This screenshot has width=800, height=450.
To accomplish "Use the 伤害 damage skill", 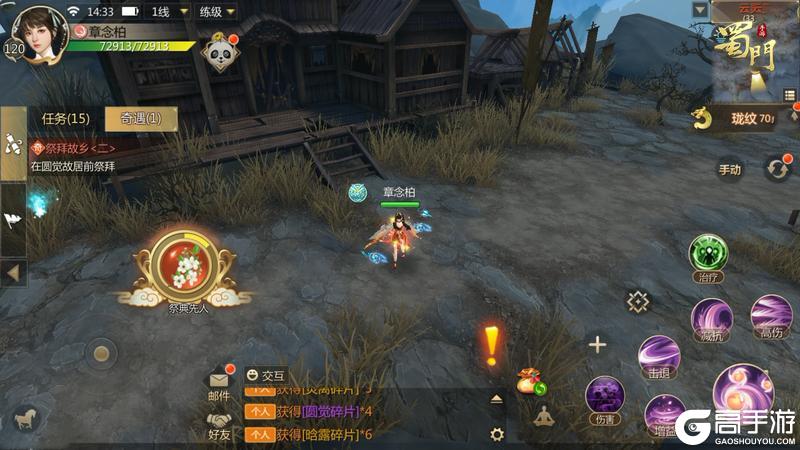I will pyautogui.click(x=605, y=396).
